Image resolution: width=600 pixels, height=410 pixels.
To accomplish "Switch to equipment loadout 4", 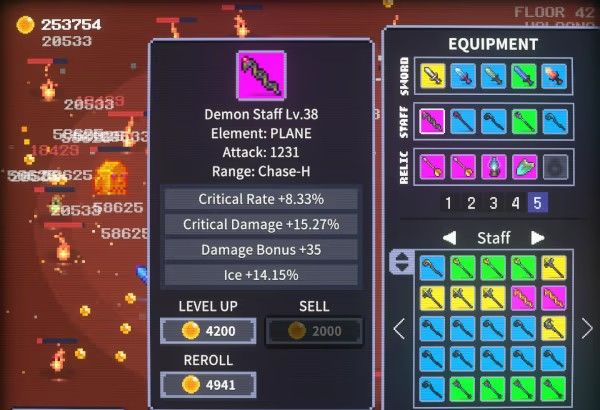I will 515,203.
